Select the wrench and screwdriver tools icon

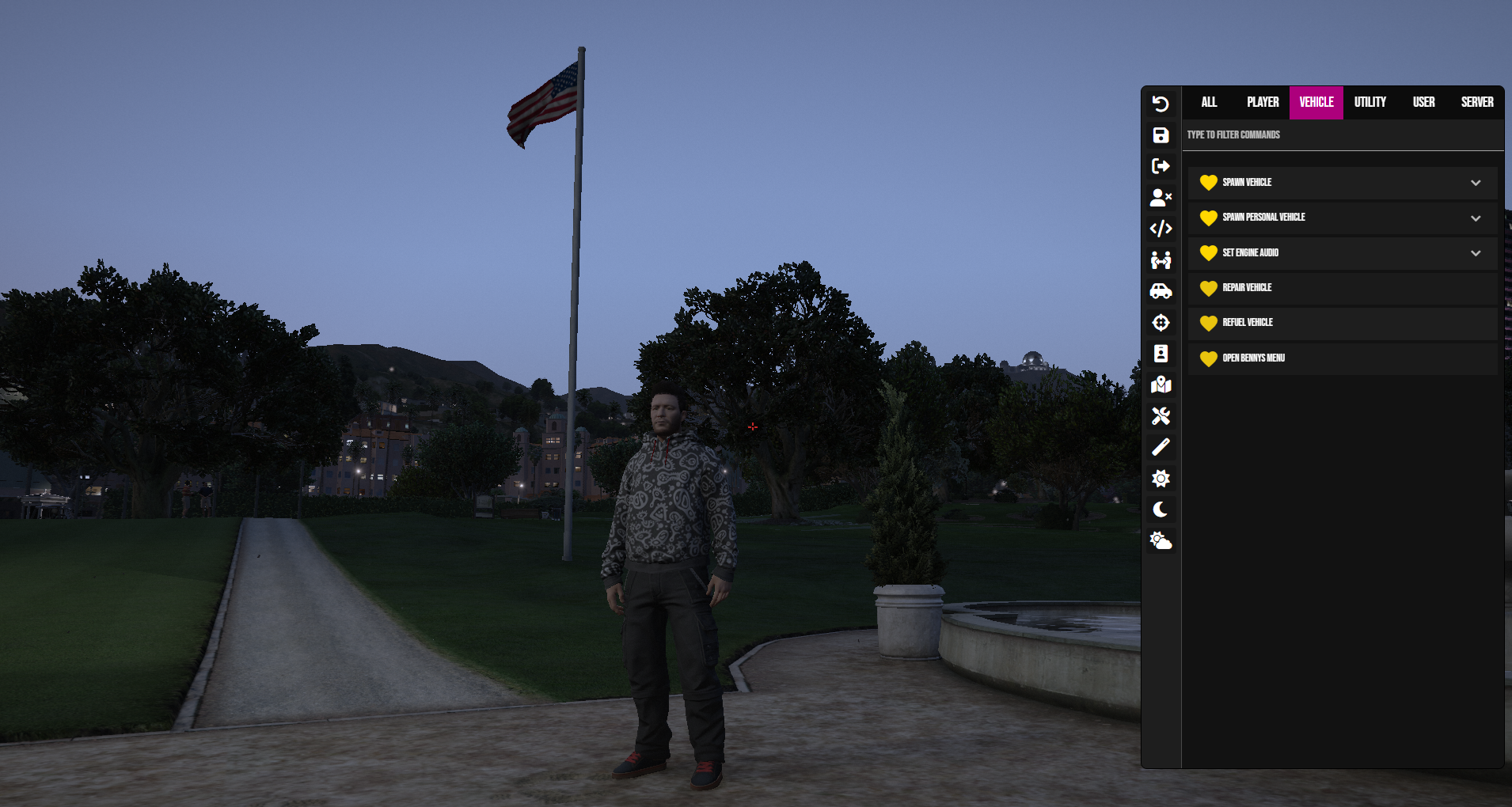tap(1161, 415)
